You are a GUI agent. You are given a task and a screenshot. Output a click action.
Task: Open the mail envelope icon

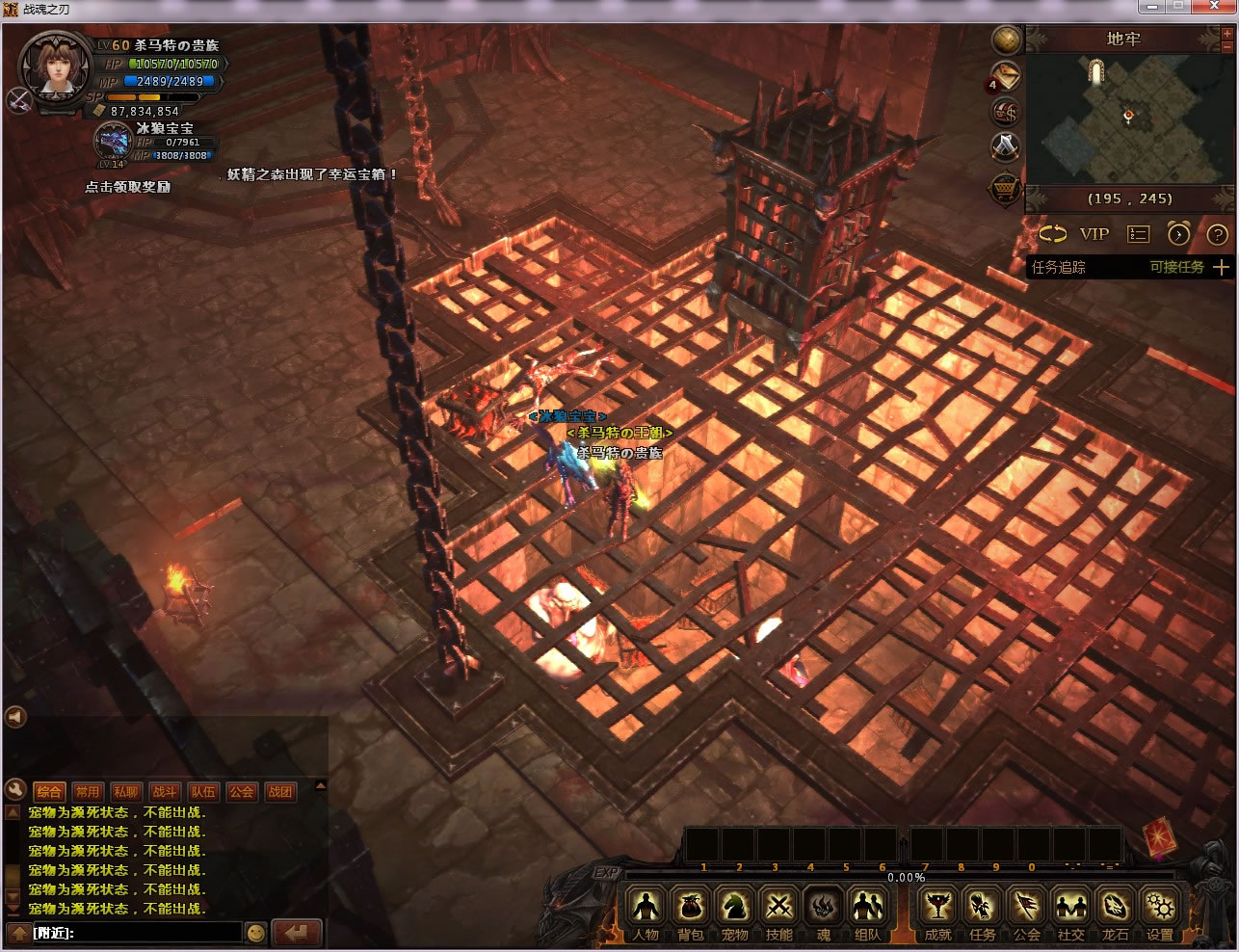pyautogui.click(x=1006, y=76)
